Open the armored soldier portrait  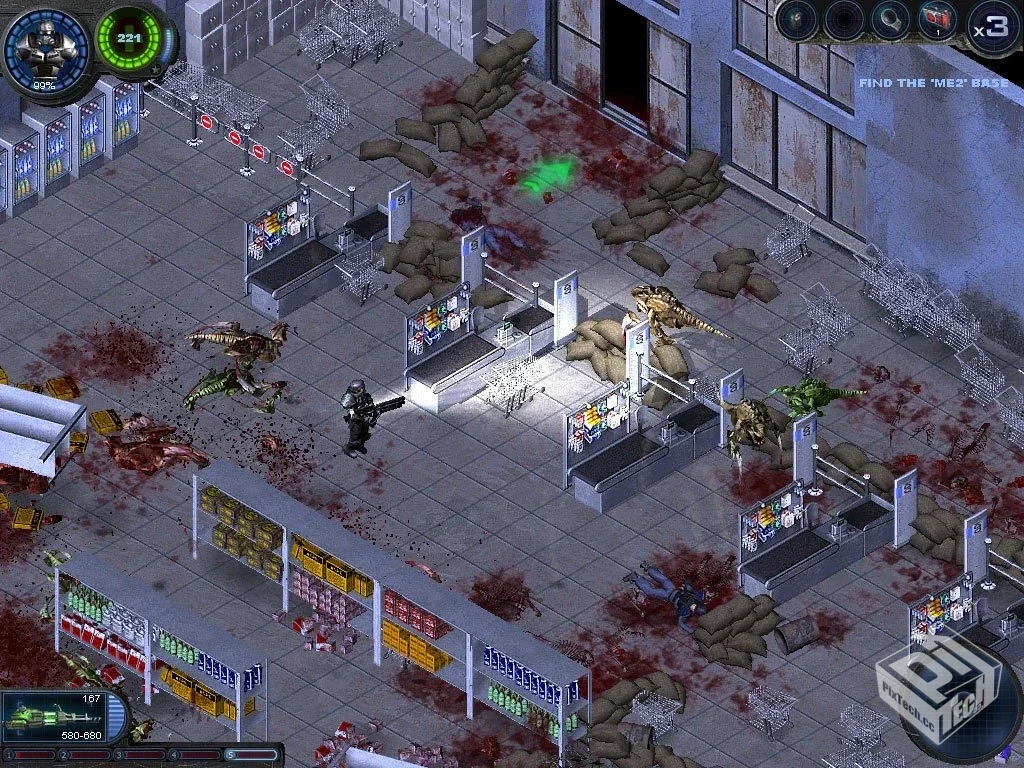(x=46, y=46)
